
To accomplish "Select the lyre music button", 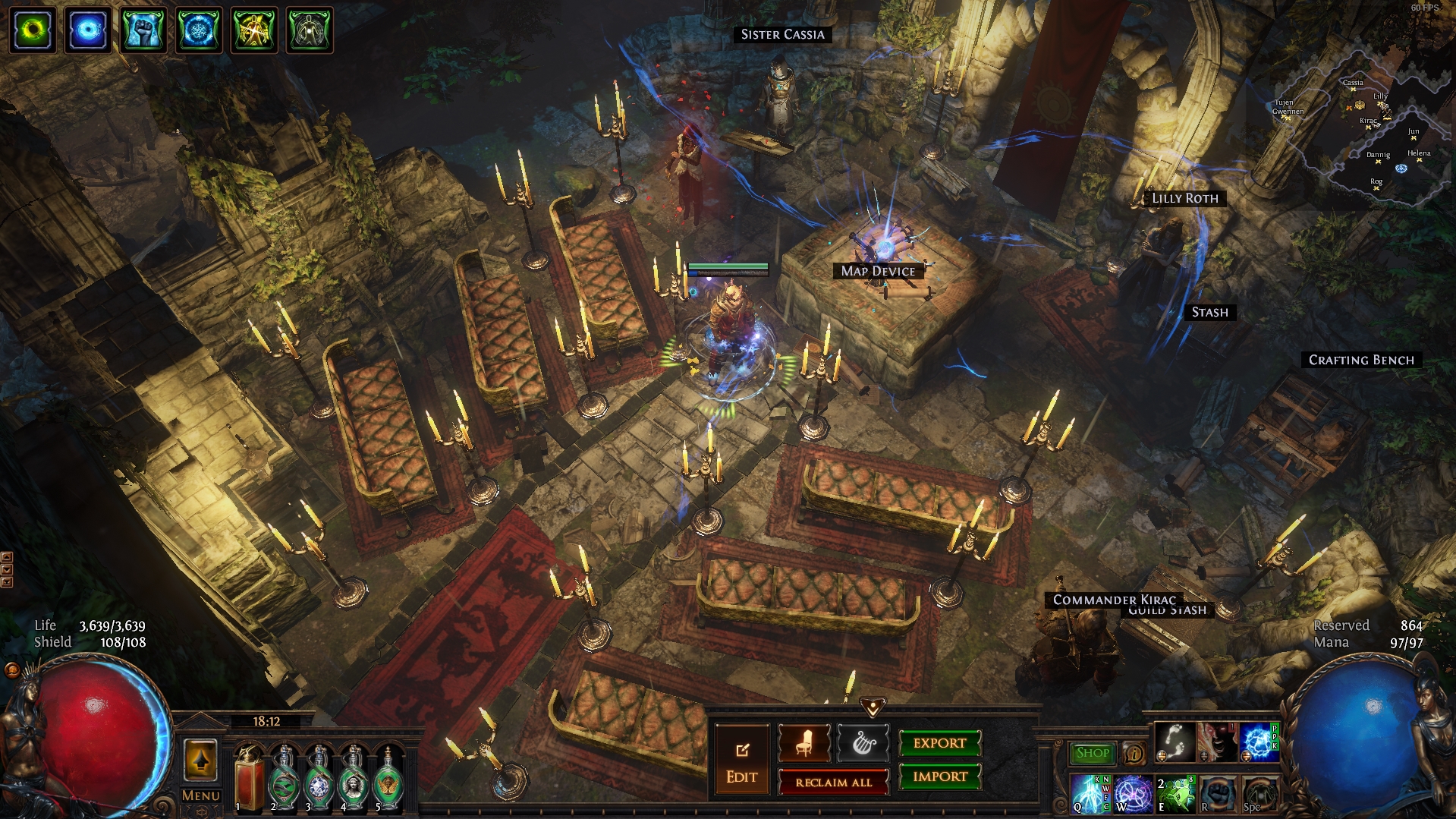I will tap(863, 743).
